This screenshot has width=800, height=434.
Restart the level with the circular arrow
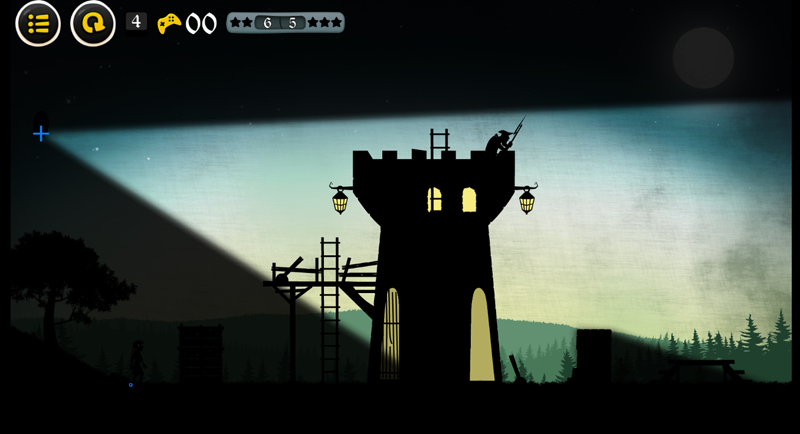93,23
